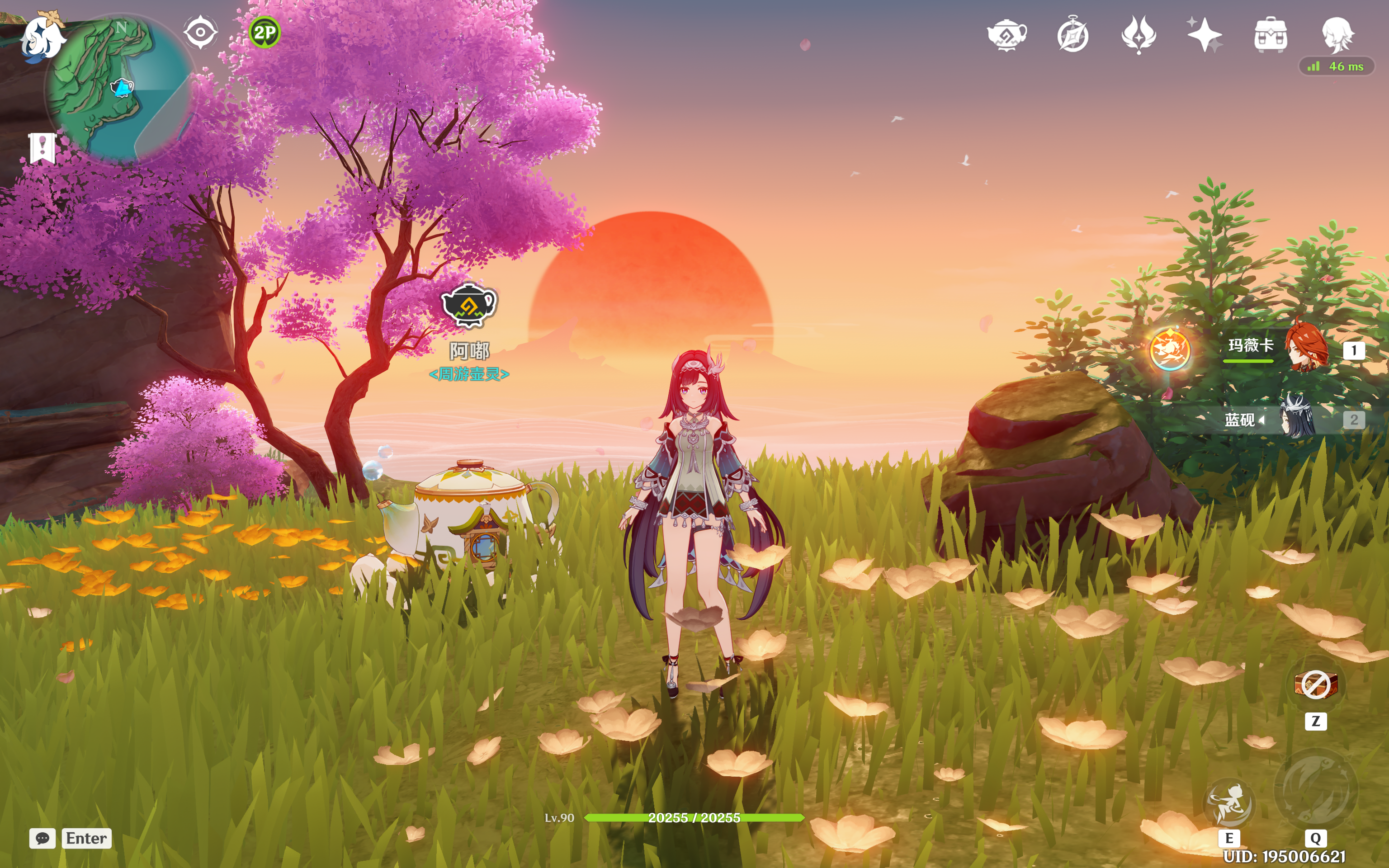Tap the glowing orange element orb icon

coord(1170,349)
